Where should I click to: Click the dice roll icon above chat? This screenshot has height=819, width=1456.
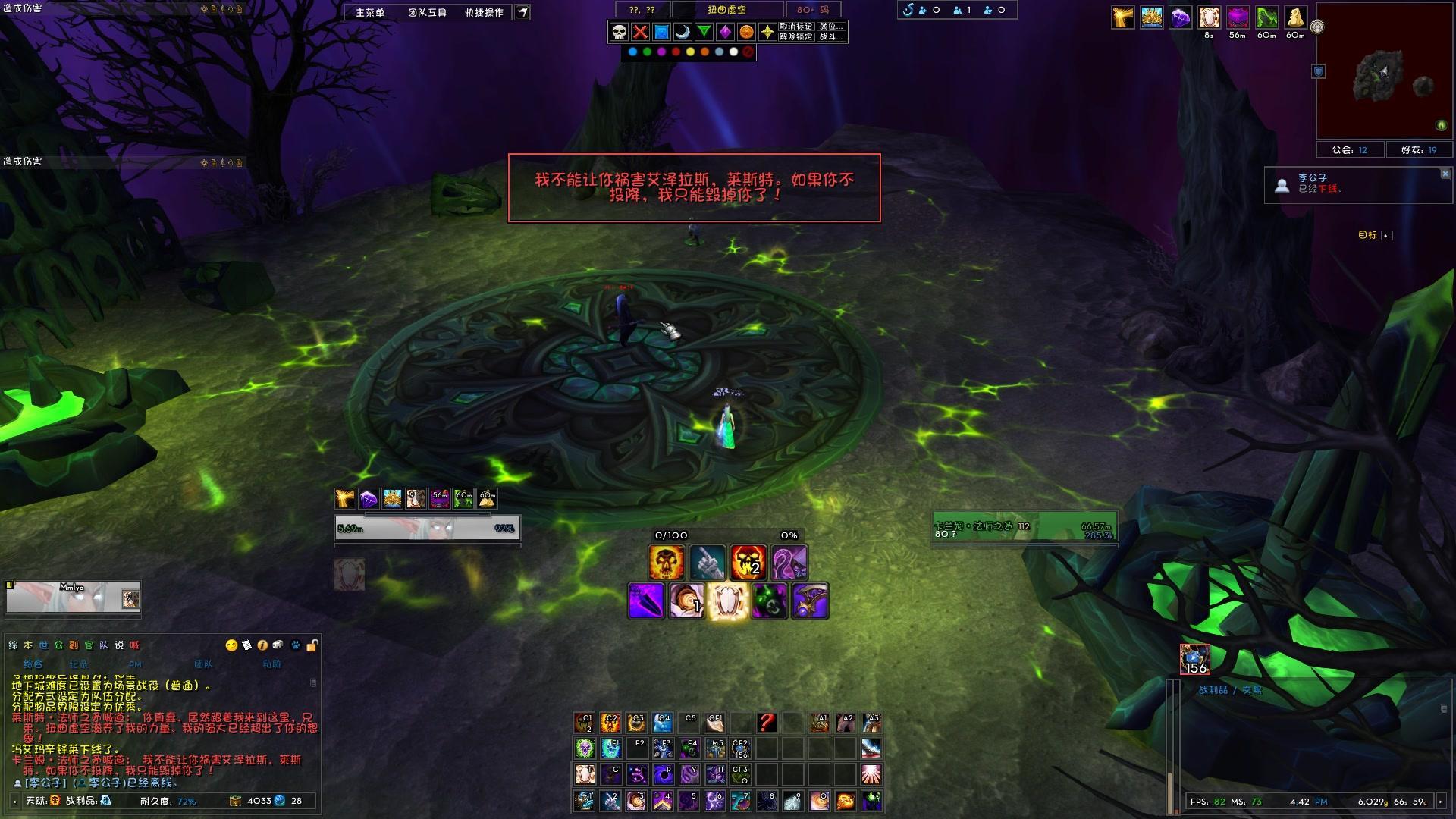278,645
